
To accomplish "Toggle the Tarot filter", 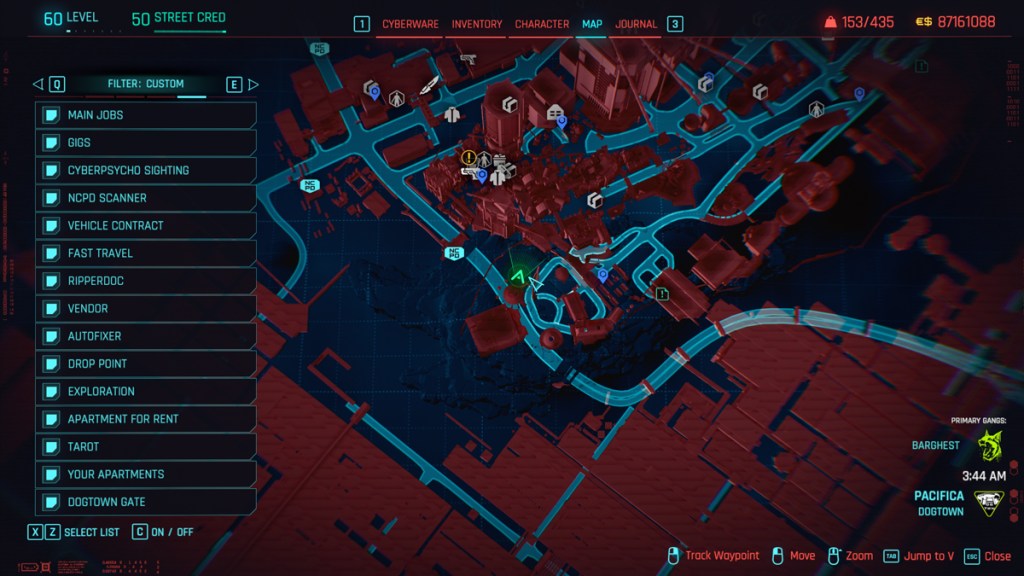I will tap(146, 447).
